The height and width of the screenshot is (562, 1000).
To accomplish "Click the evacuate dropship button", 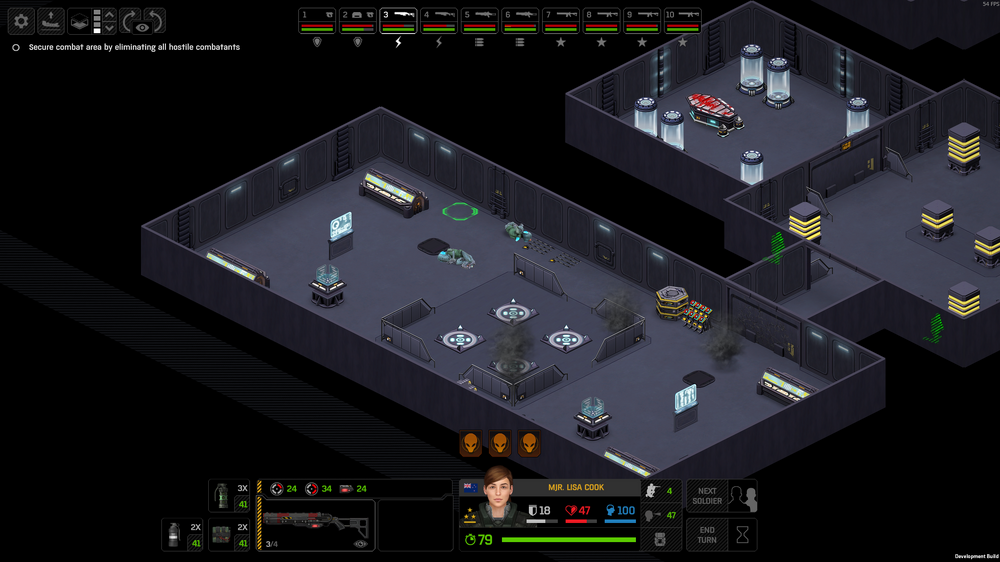I will click(x=51, y=21).
